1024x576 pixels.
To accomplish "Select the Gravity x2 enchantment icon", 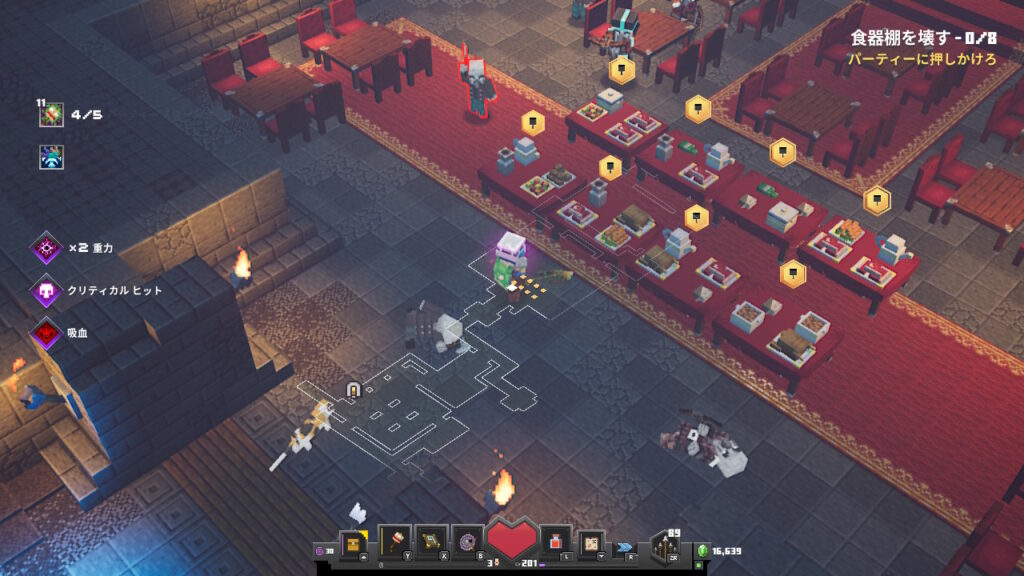I will (x=47, y=247).
